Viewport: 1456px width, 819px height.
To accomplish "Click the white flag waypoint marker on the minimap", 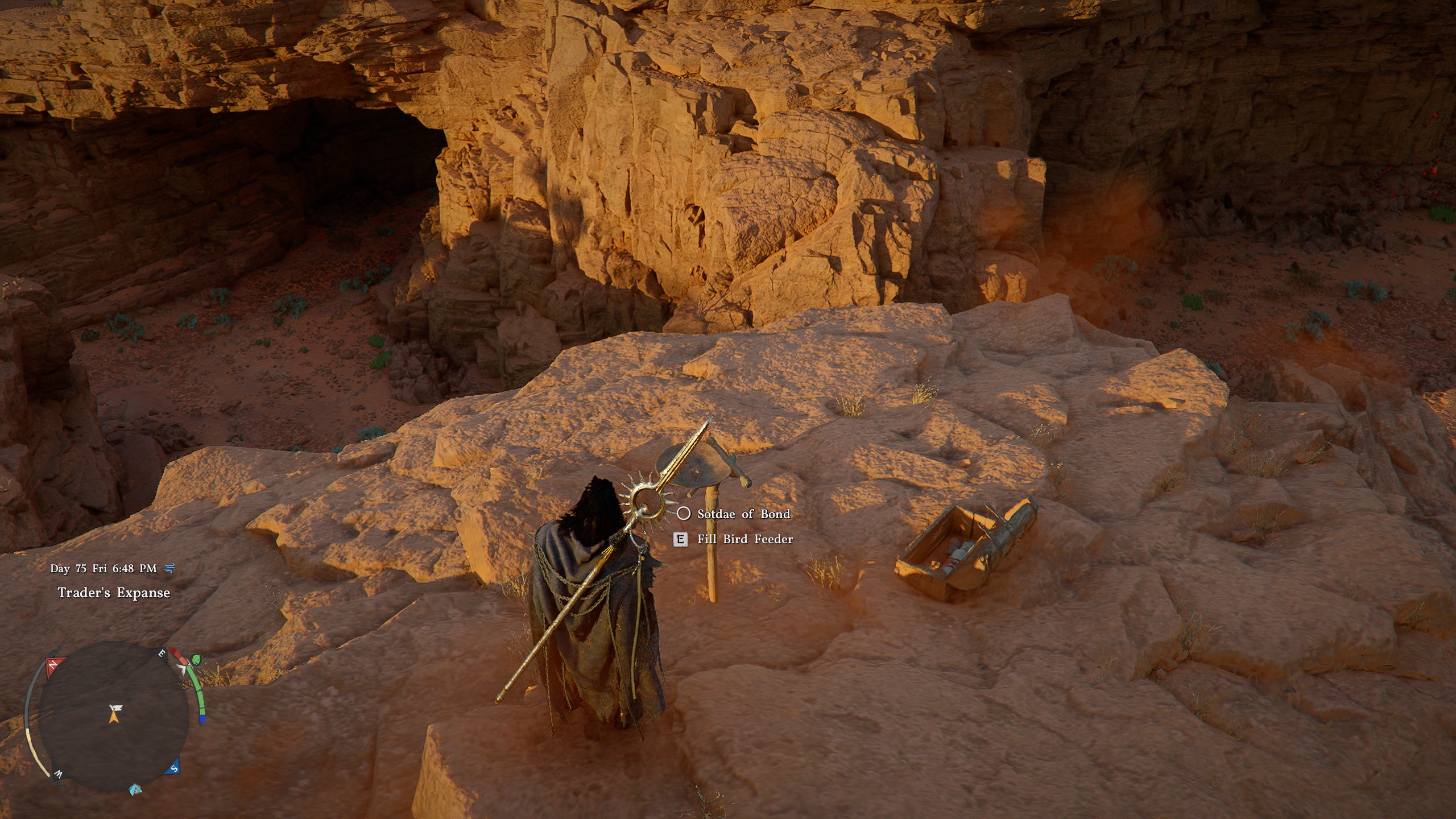I will [x=117, y=707].
